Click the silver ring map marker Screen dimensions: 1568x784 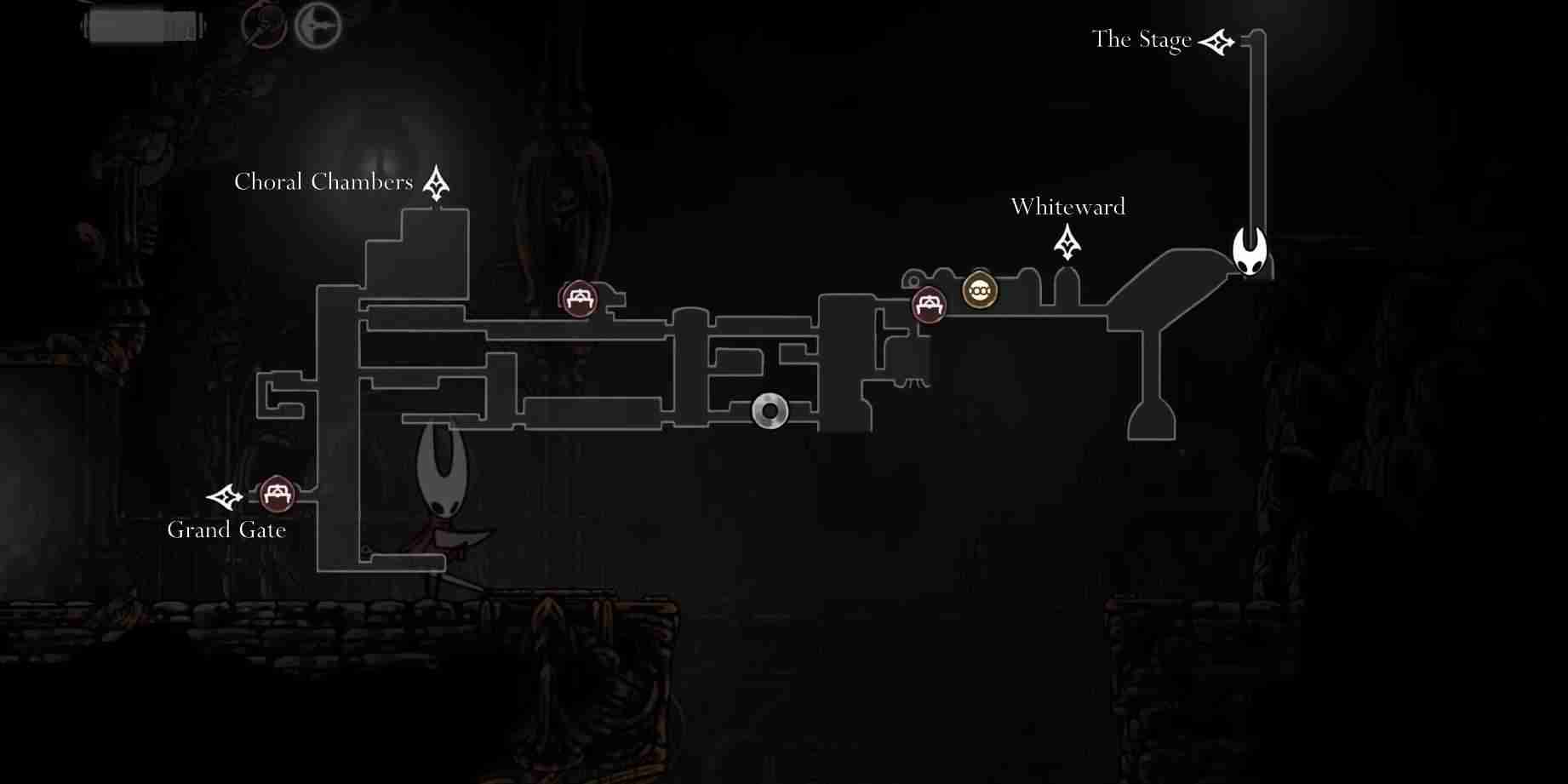(770, 411)
